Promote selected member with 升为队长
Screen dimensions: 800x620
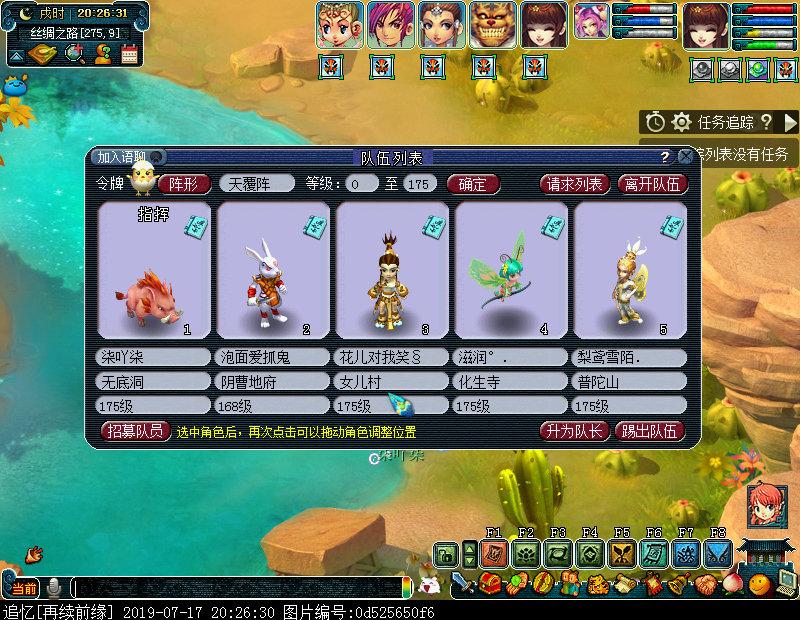(x=573, y=432)
